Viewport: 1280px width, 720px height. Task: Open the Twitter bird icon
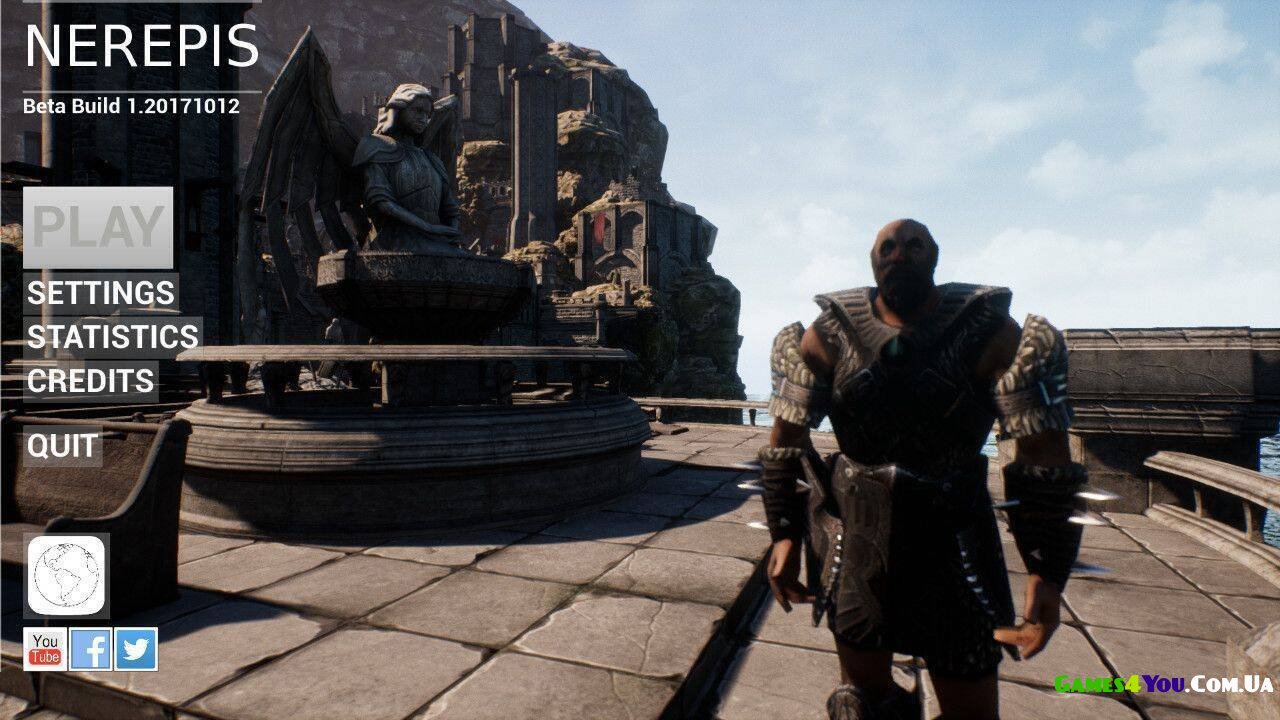click(136, 649)
